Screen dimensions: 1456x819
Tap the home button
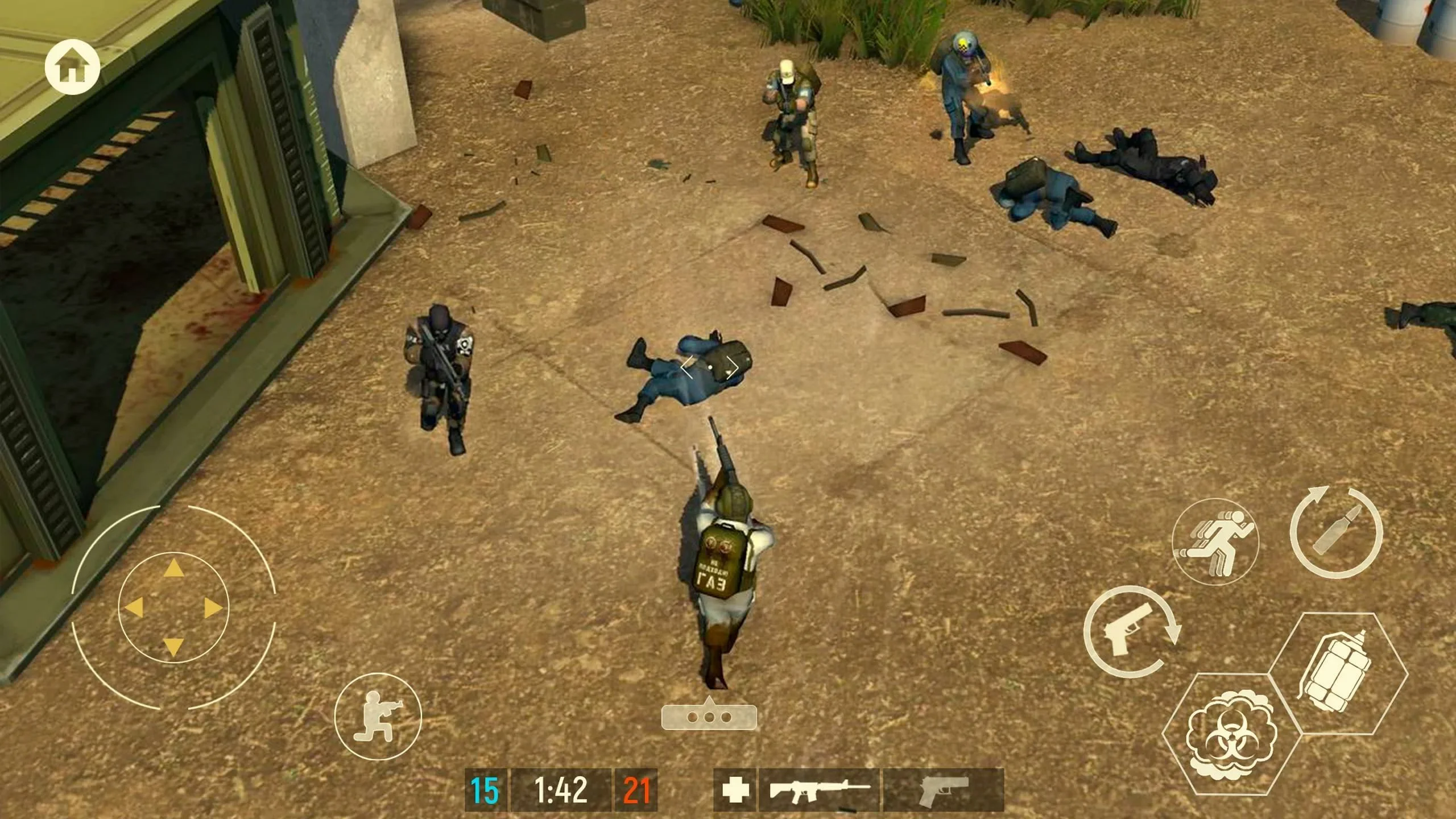[x=72, y=68]
